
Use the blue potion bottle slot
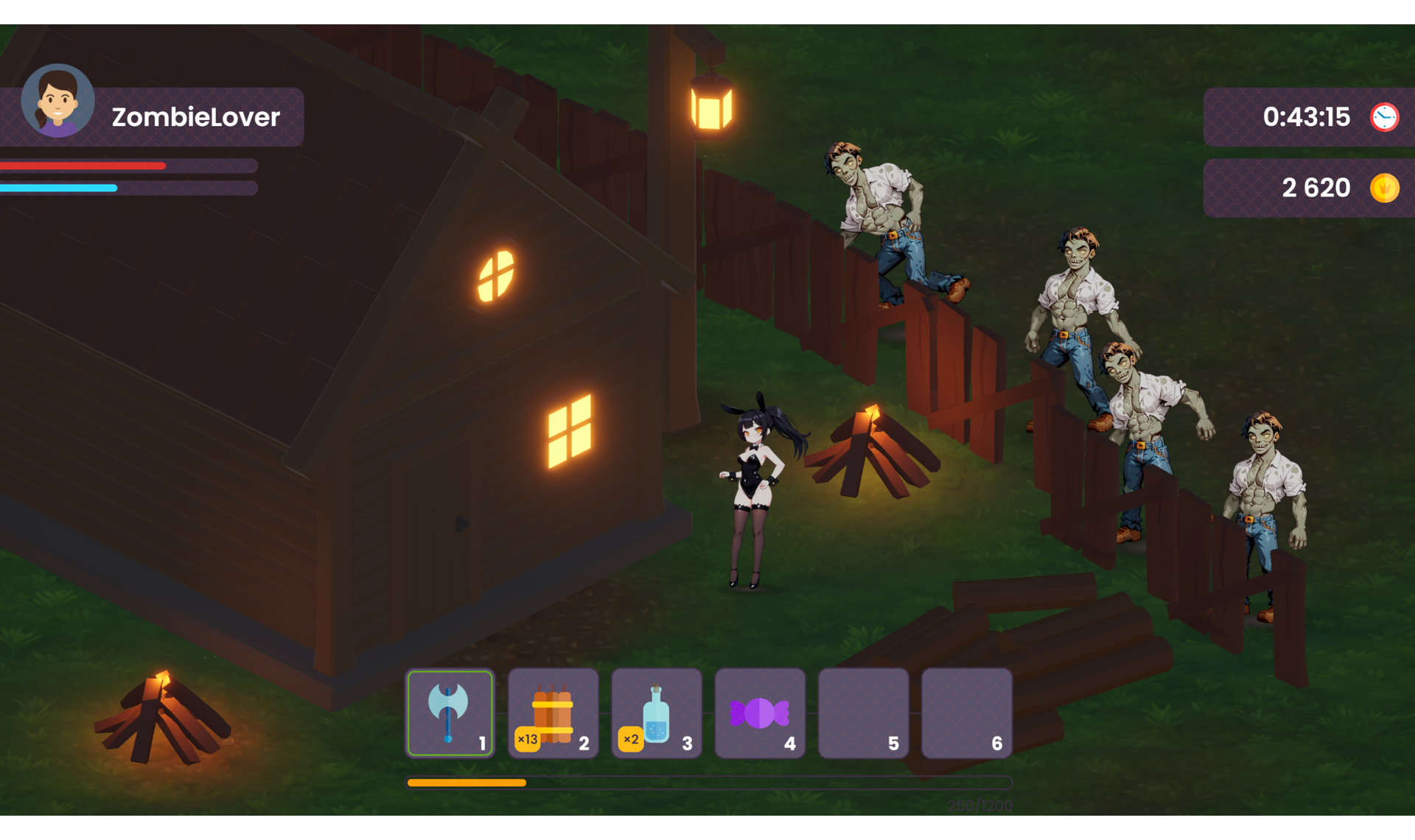[656, 713]
